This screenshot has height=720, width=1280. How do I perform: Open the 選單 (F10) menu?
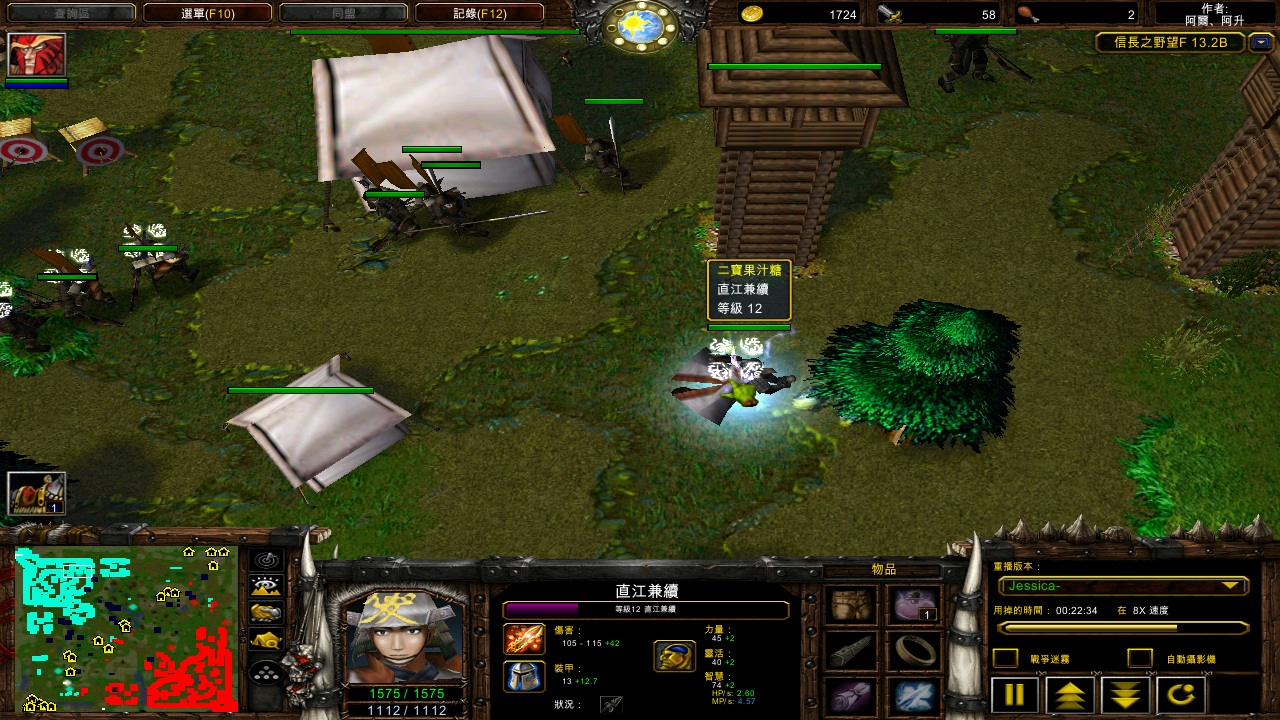(207, 13)
